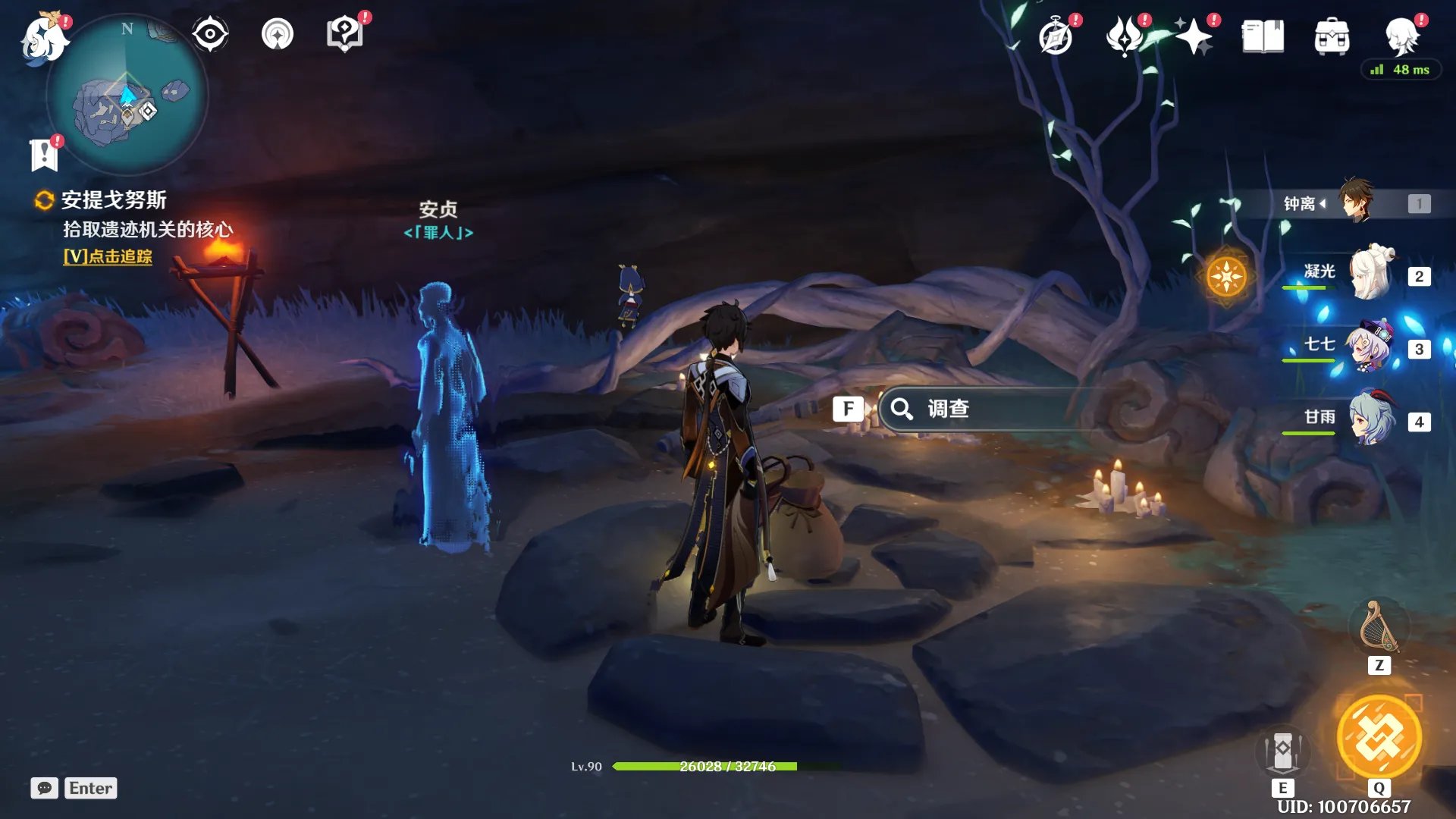Open the Wish star icon
Screen dimensions: 1456x819
pos(1194,37)
